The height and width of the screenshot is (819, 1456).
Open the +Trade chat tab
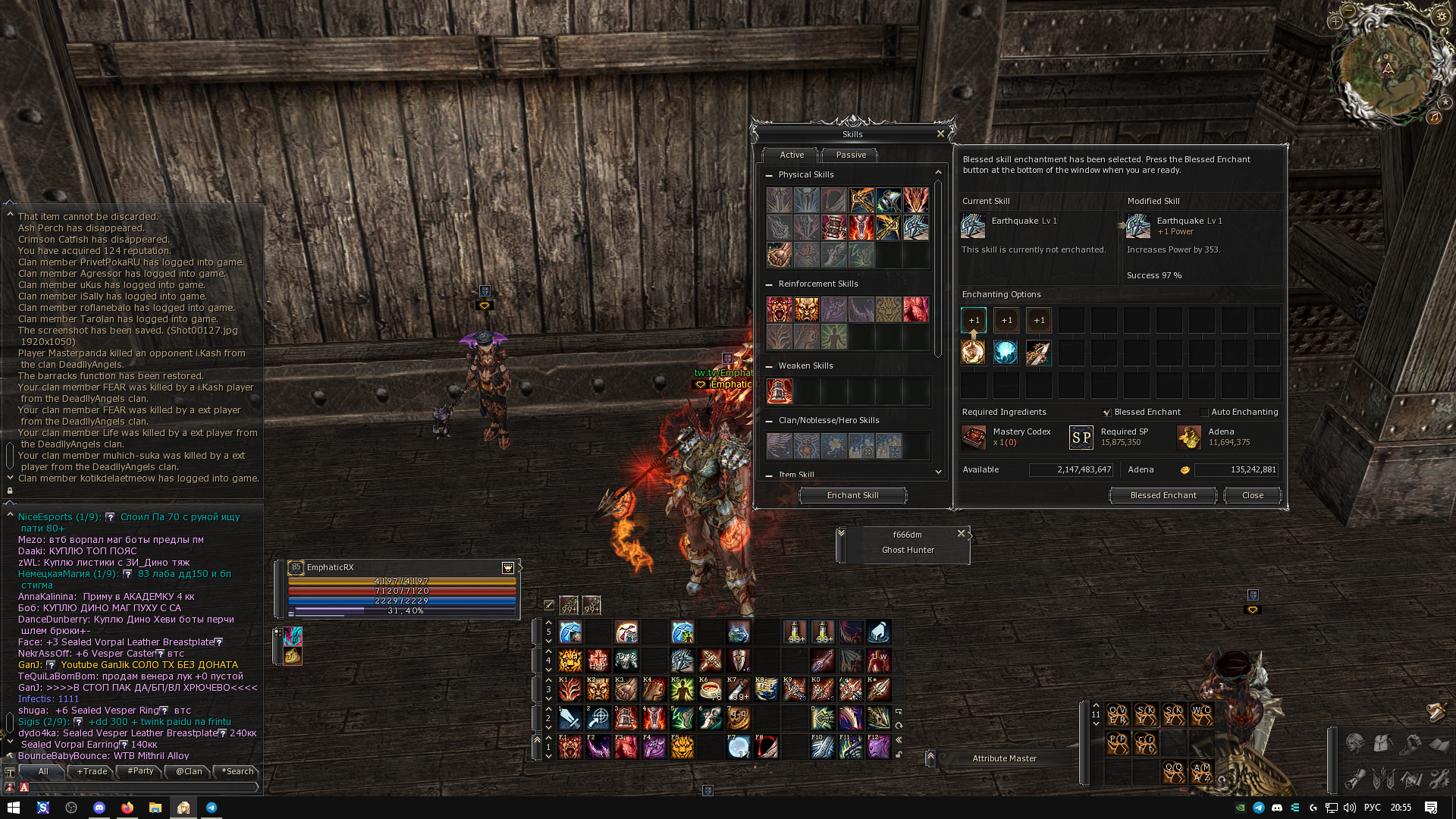click(92, 772)
